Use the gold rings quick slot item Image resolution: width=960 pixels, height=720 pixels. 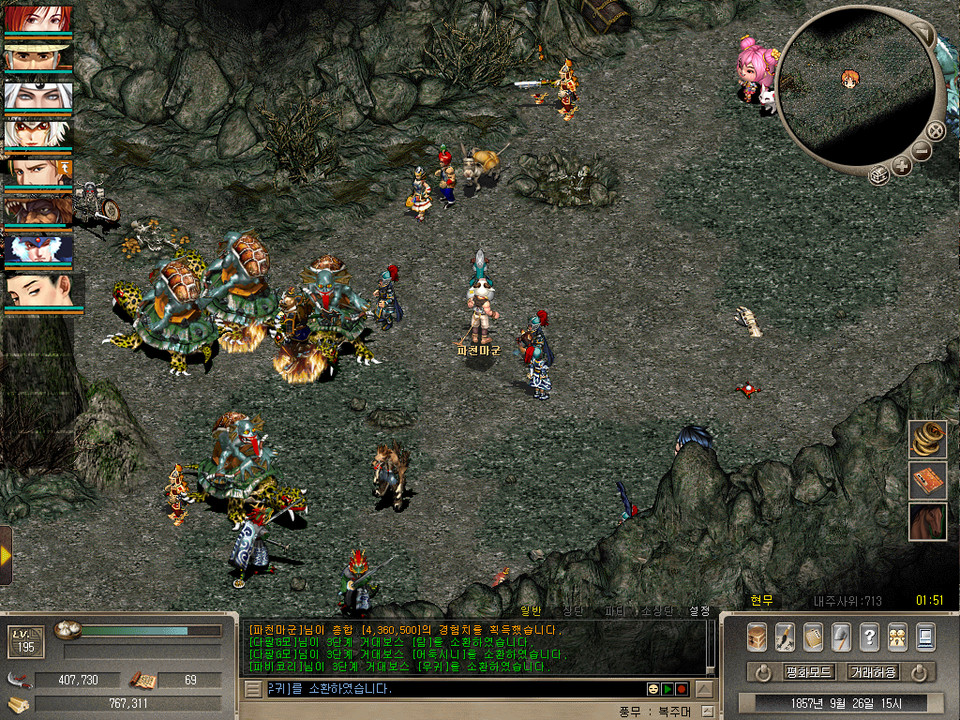tap(927, 439)
